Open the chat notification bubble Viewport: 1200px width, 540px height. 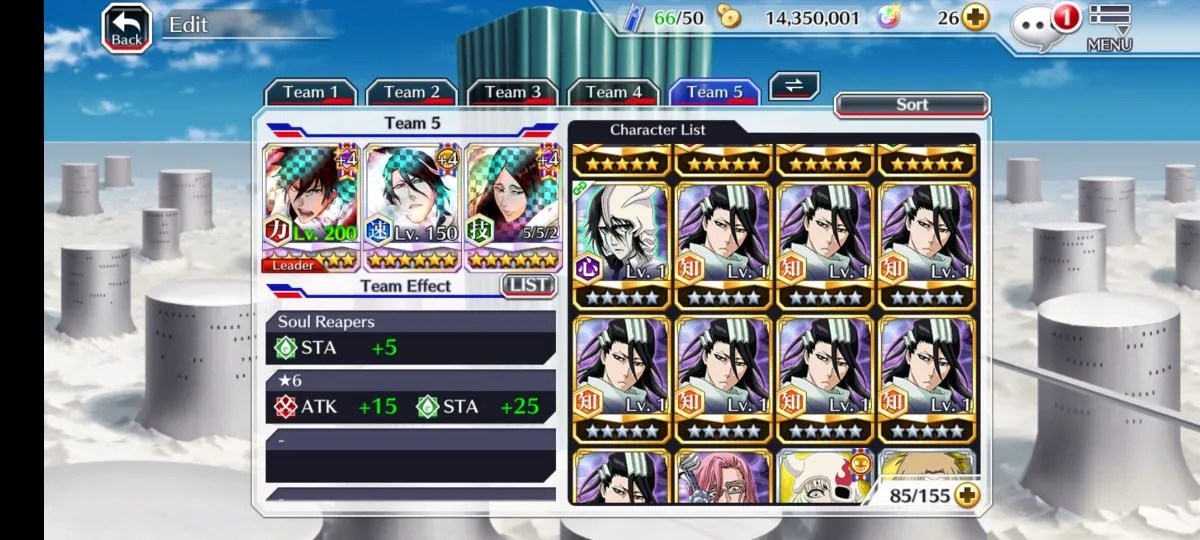[x=1040, y=26]
